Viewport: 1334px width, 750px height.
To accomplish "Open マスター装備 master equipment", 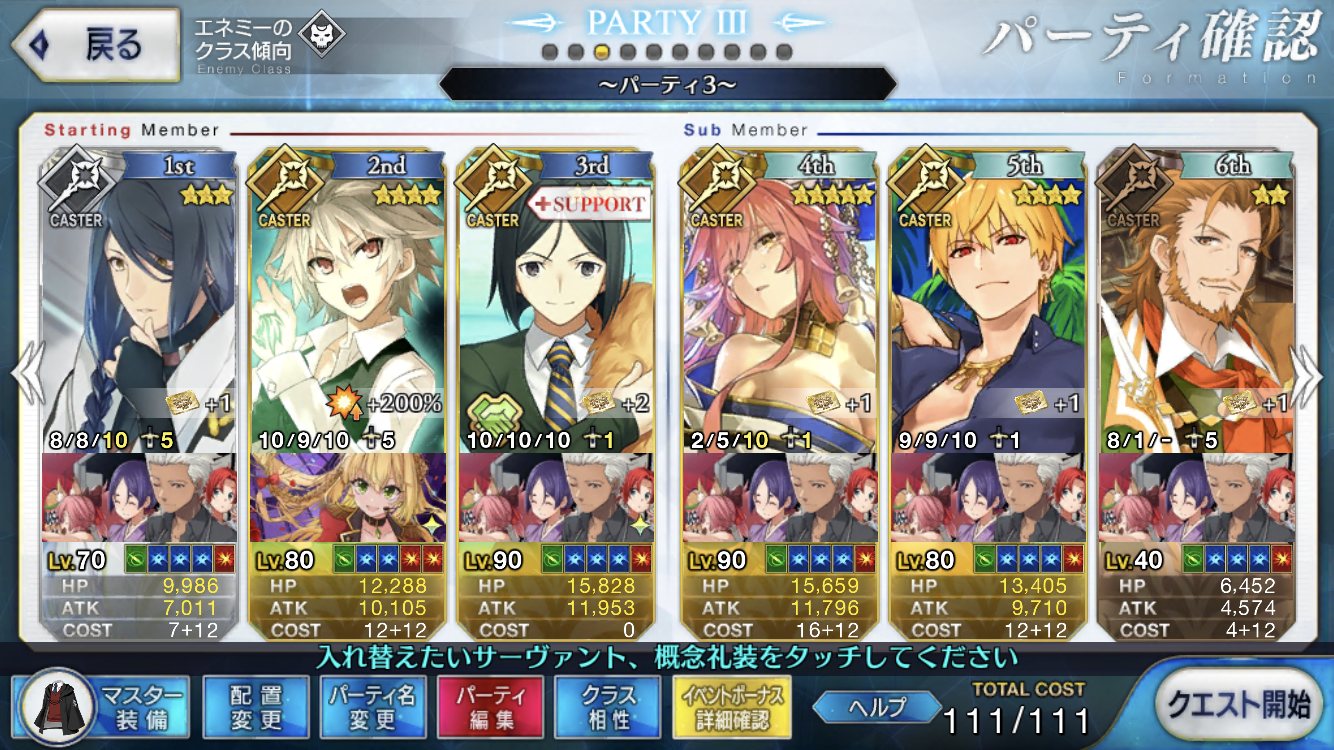I will (x=105, y=708).
